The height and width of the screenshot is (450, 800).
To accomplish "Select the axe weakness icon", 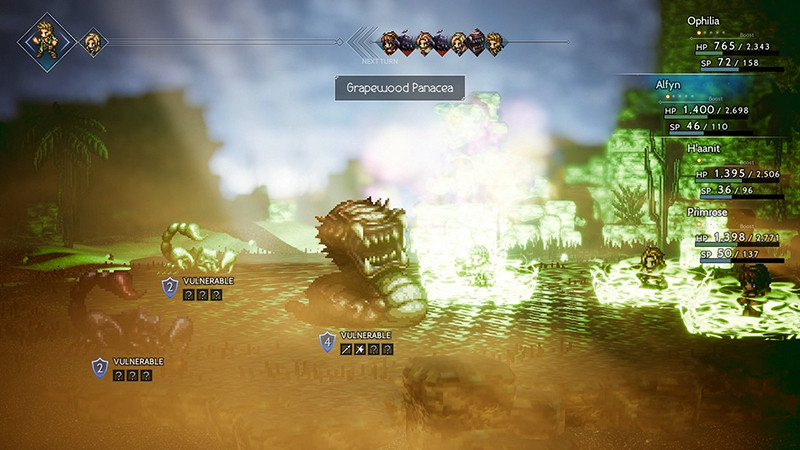I will (x=360, y=349).
